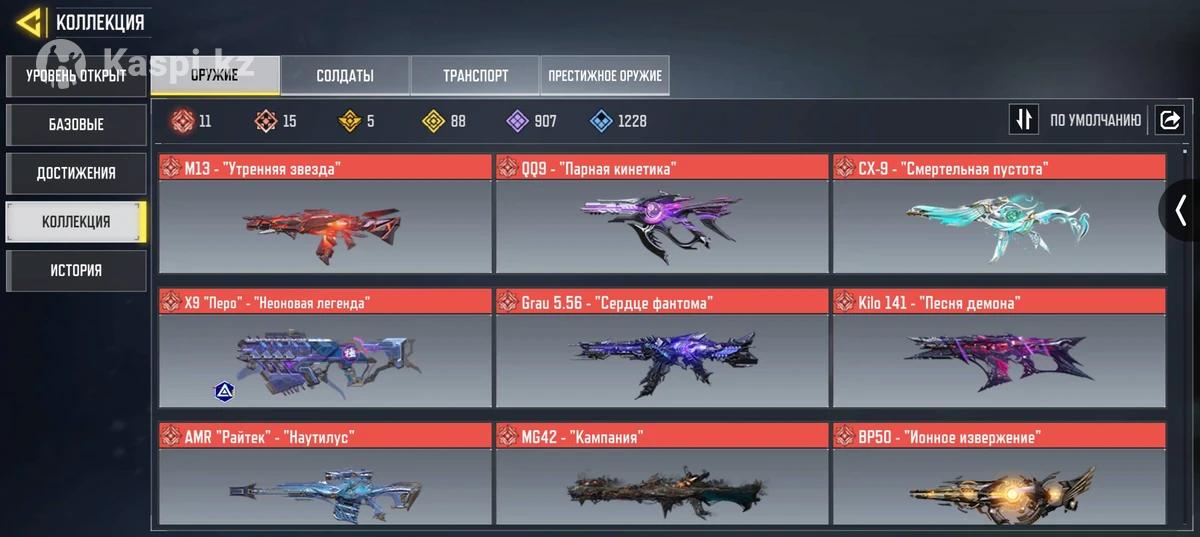Filter by the purple rarity with 907 items
Screen dimensions: 1200x537
(532, 121)
